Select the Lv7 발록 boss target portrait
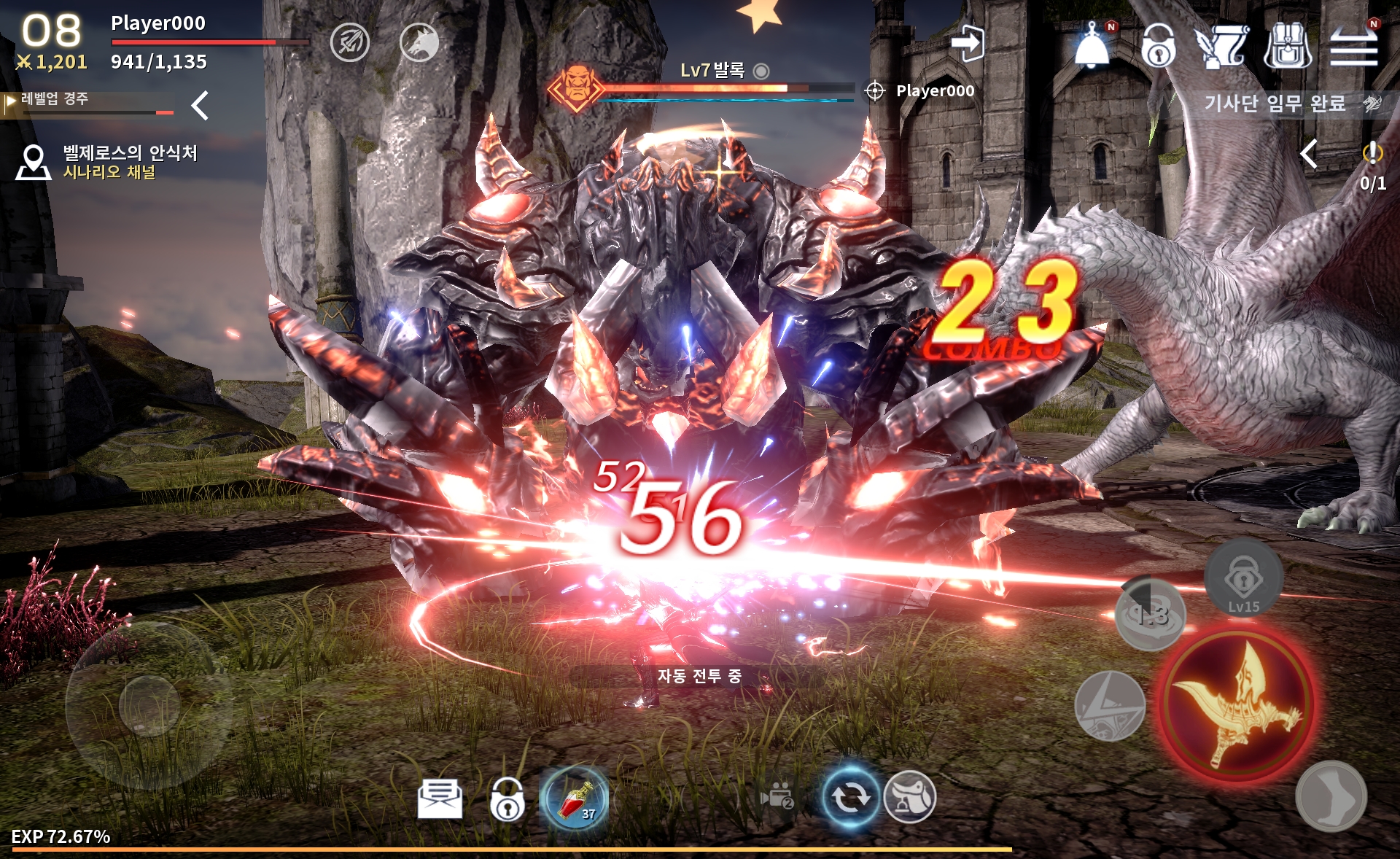The height and width of the screenshot is (859, 1400). 576,88
